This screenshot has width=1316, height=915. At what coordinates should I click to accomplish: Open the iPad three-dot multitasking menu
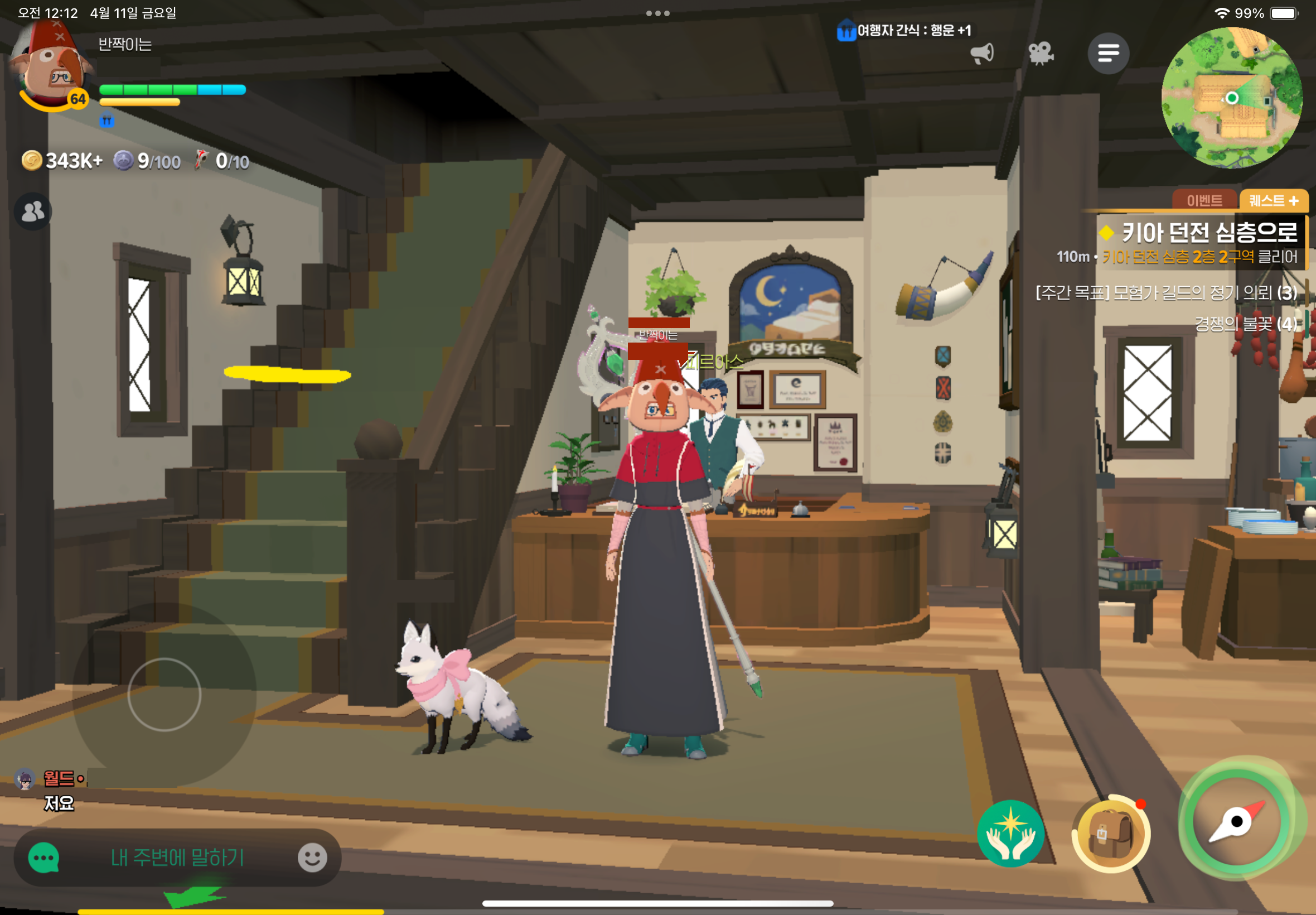(657, 13)
